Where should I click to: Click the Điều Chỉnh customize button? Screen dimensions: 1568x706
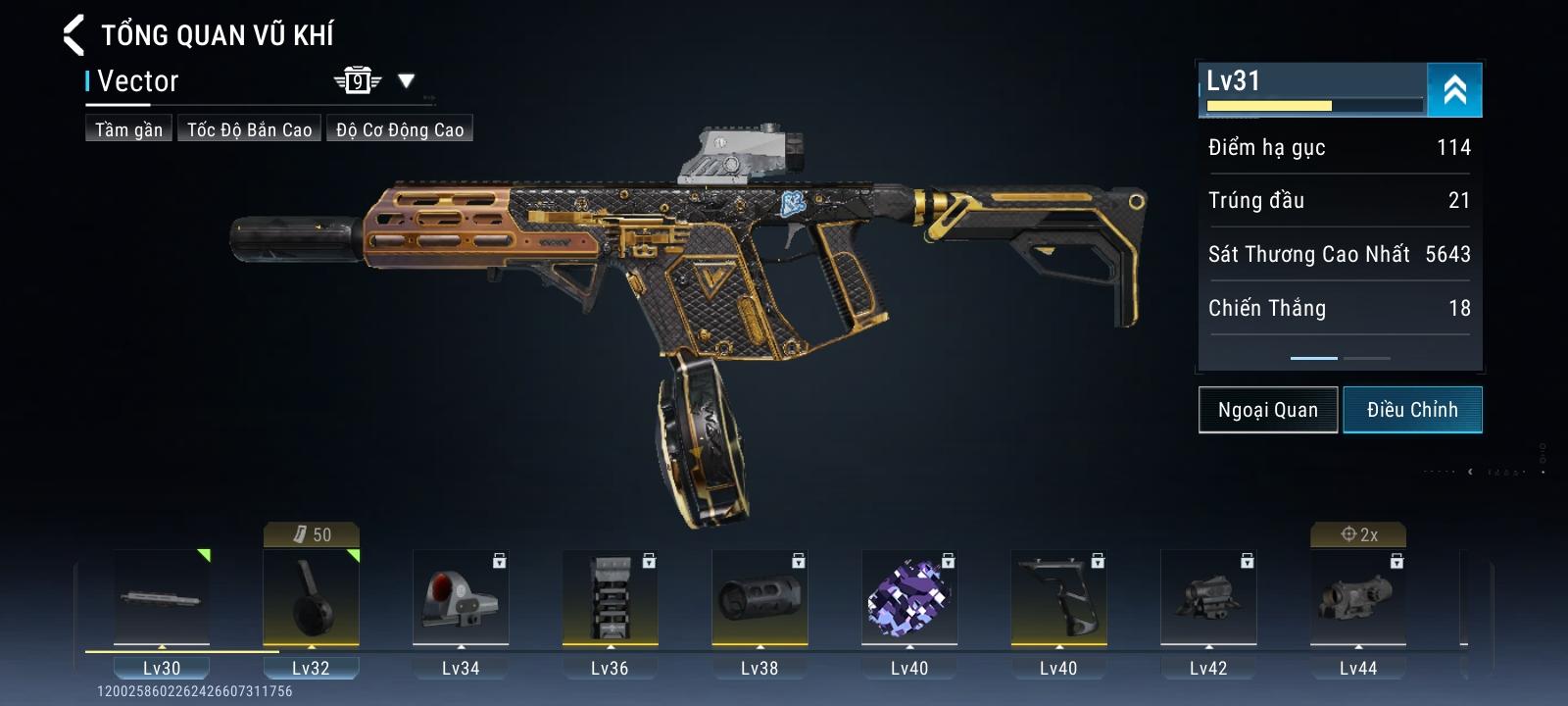(1412, 410)
